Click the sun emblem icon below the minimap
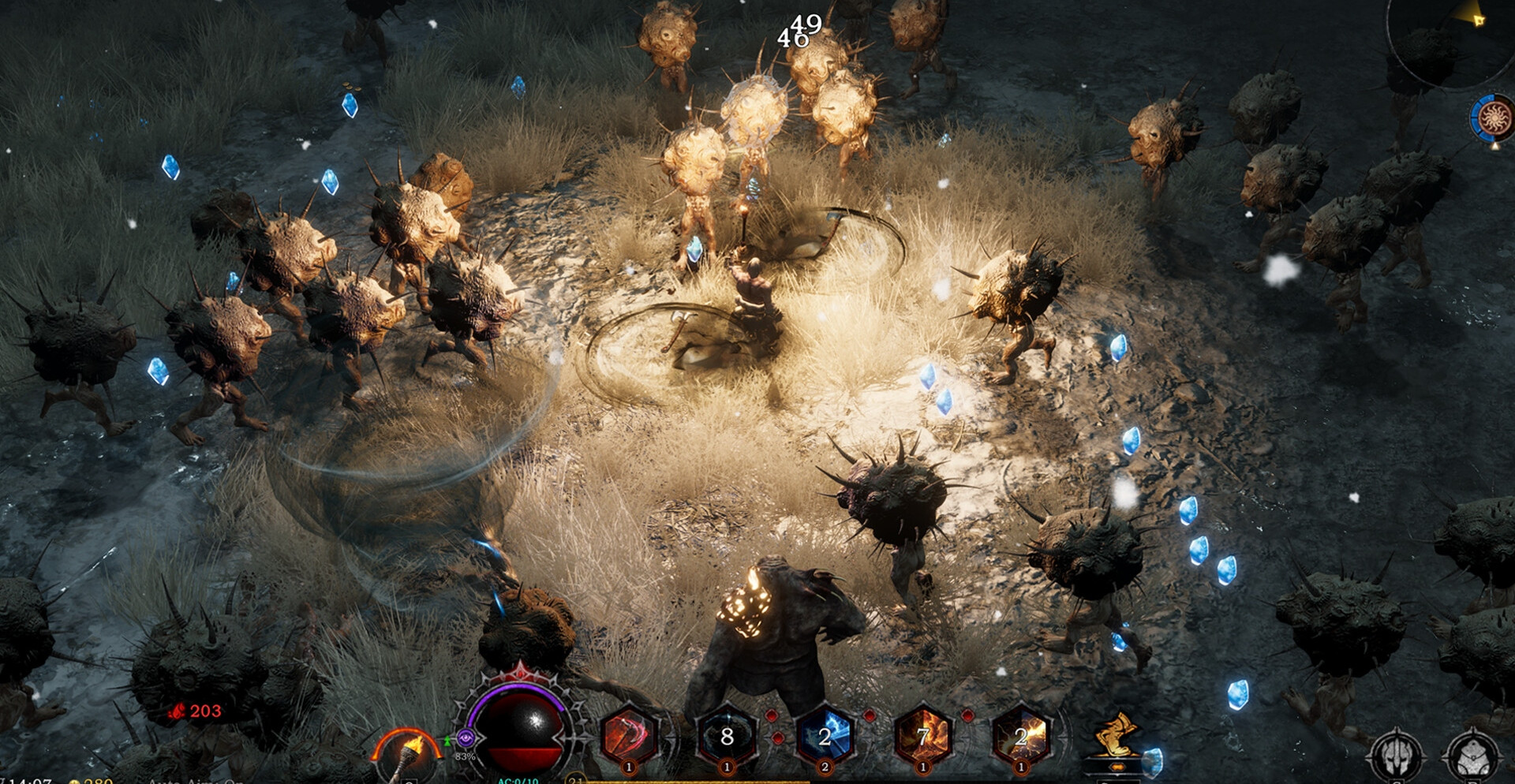This screenshot has height=784, width=1515. (1493, 118)
